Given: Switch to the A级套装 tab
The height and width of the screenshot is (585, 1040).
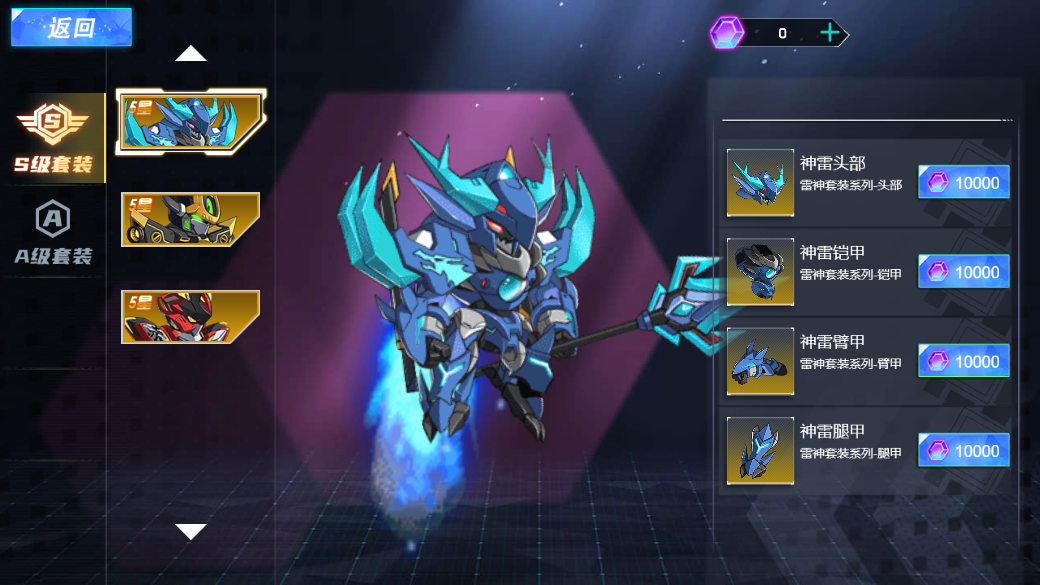Looking at the screenshot, I should coord(53,233).
